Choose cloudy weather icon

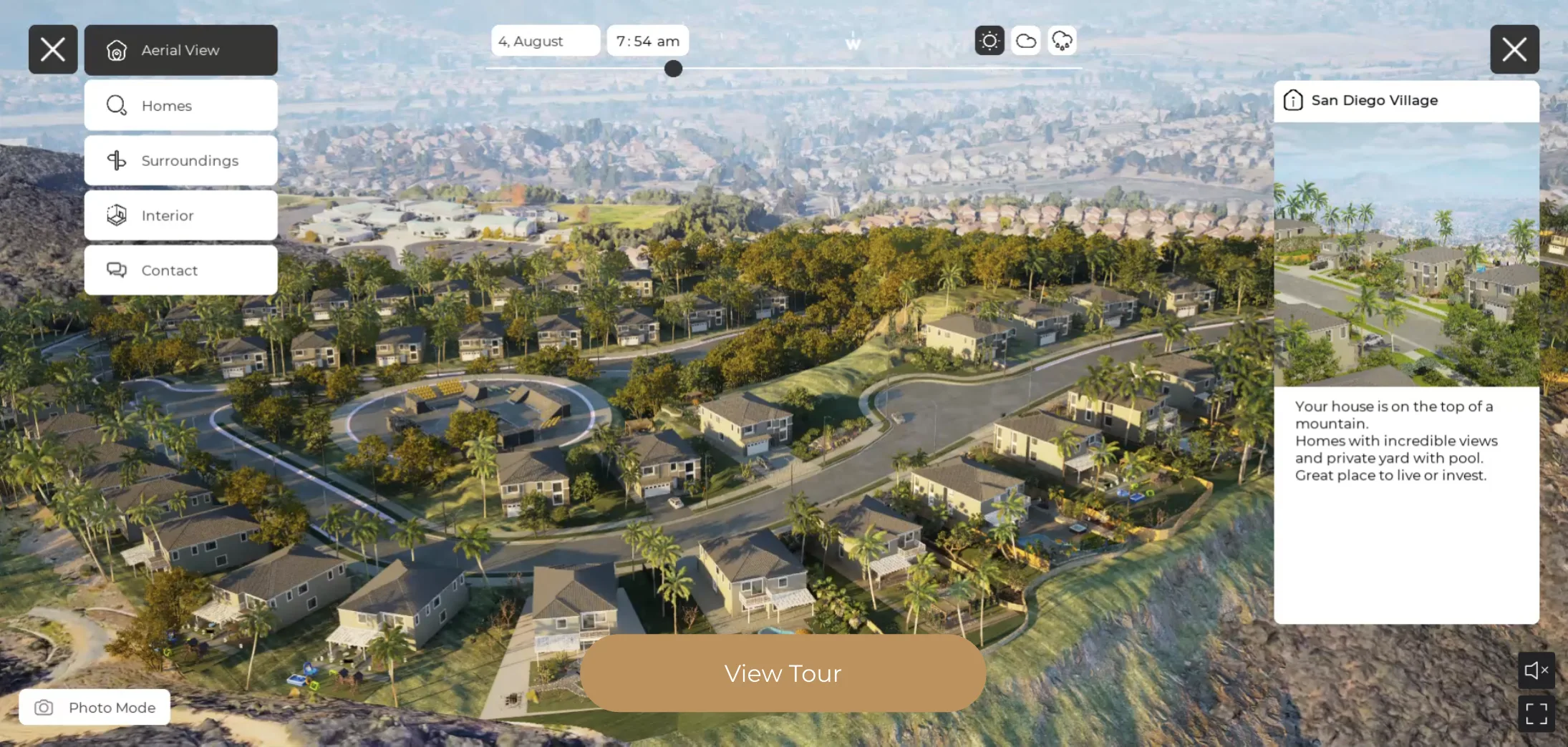[x=1026, y=41]
